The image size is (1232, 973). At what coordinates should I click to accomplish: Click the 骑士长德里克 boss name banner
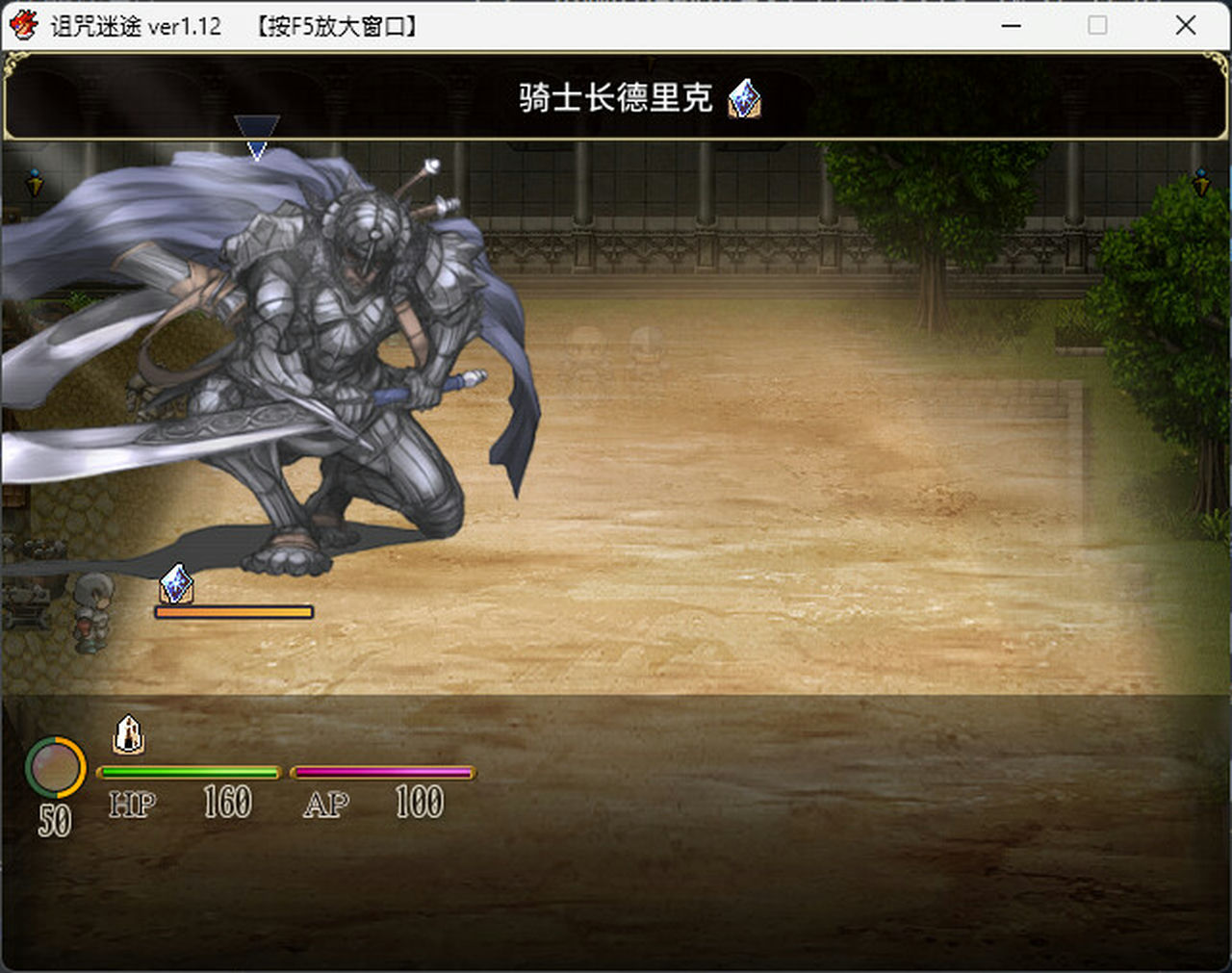tap(613, 96)
